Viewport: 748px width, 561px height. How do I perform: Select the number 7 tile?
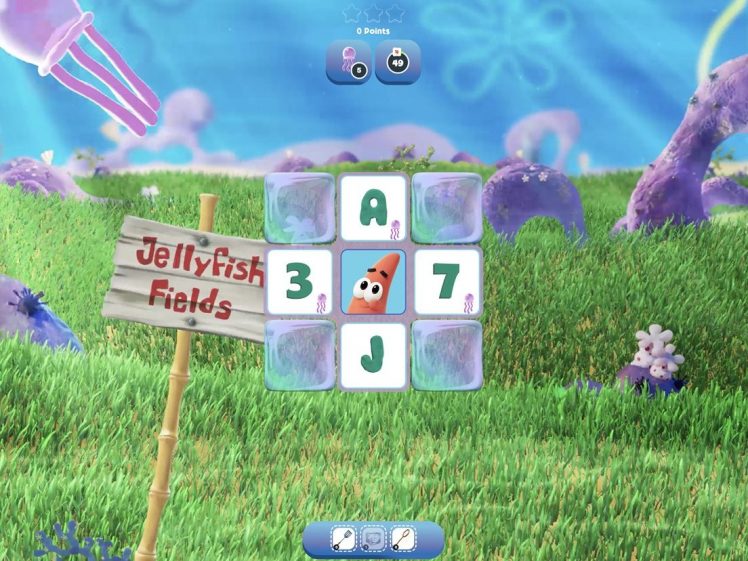point(447,282)
